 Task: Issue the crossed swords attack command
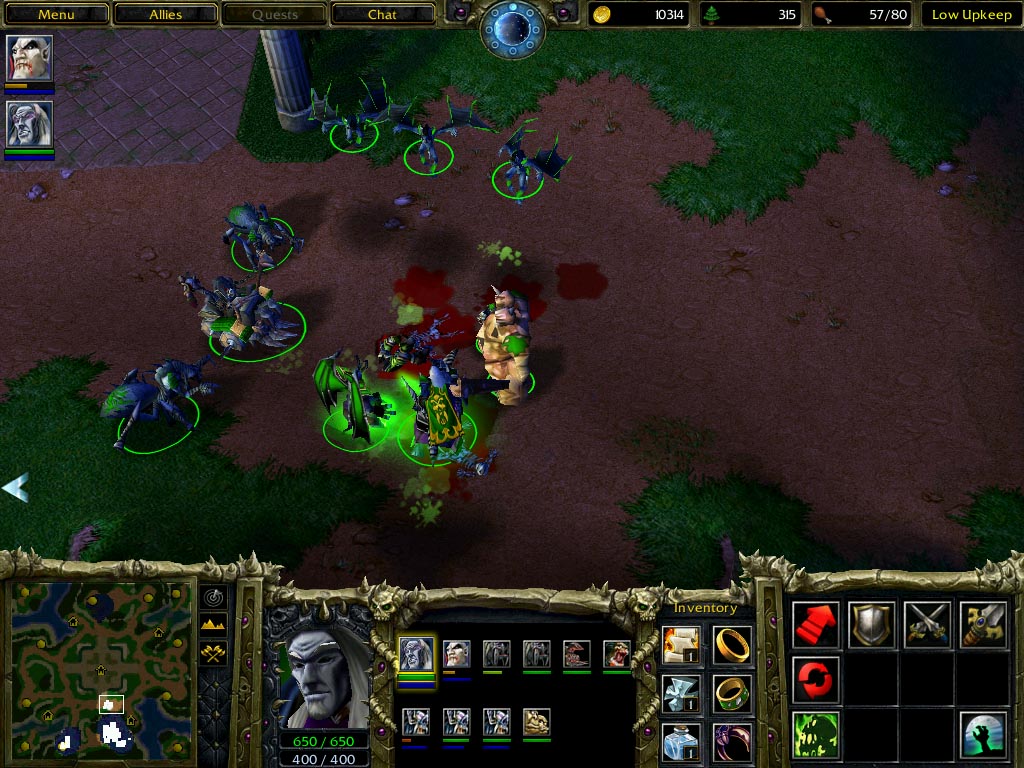pos(927,624)
